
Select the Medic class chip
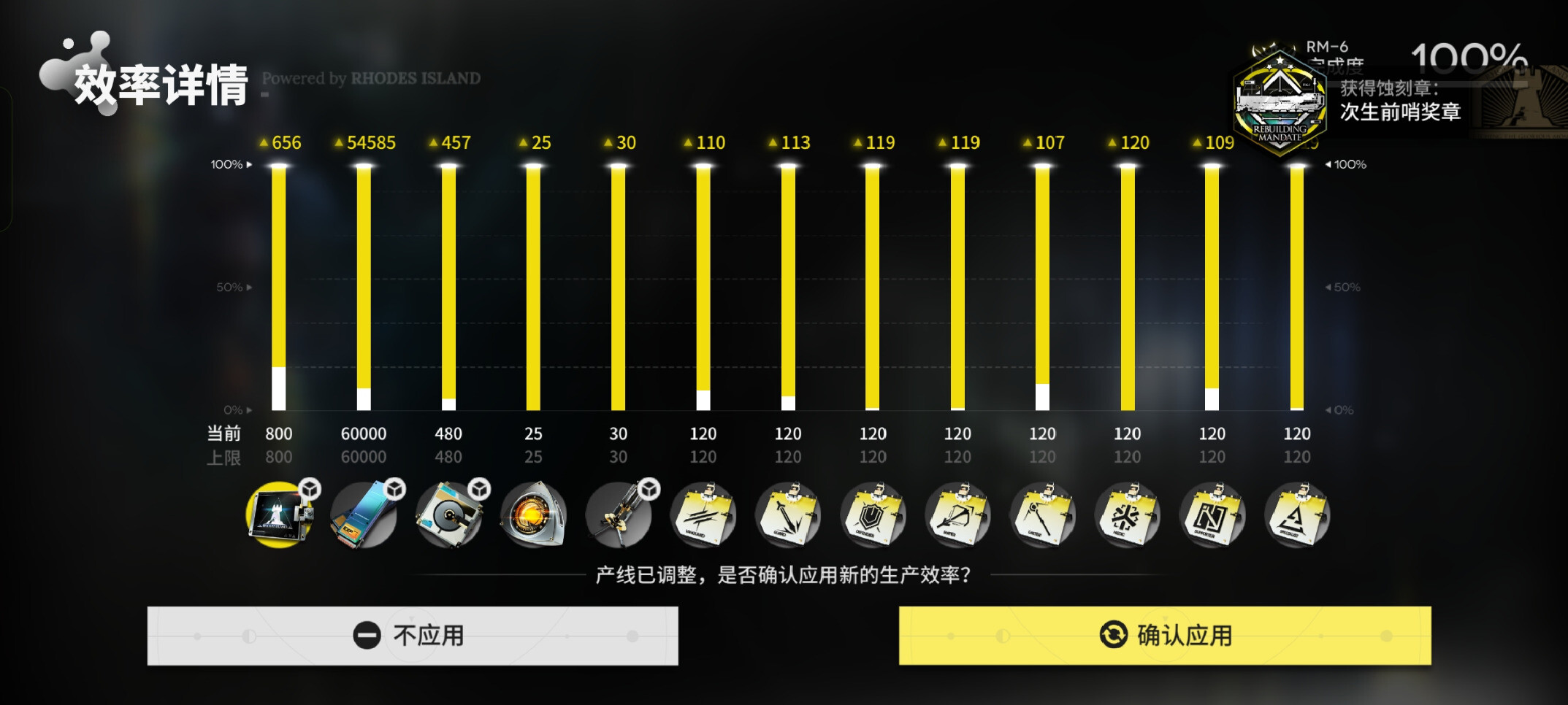click(x=1127, y=515)
